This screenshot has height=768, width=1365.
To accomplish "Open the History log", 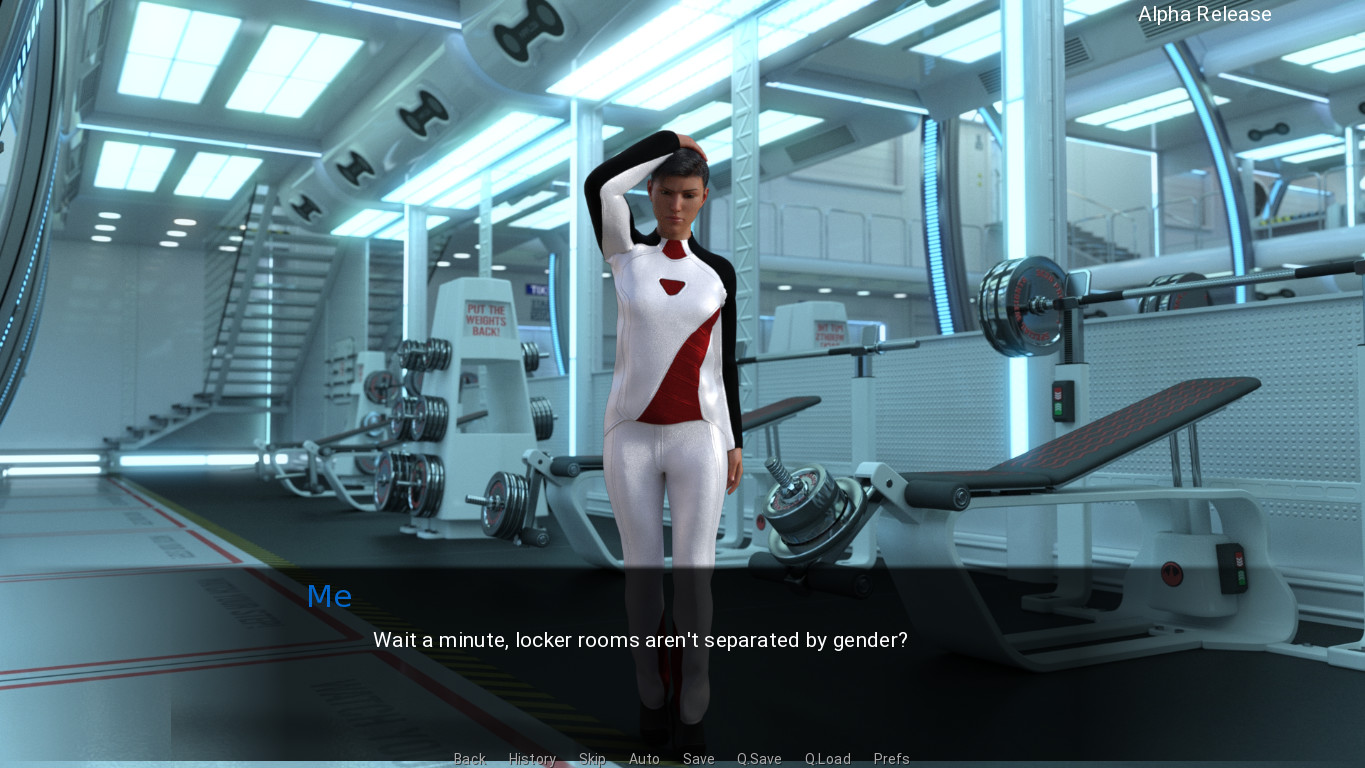I will [x=532, y=759].
